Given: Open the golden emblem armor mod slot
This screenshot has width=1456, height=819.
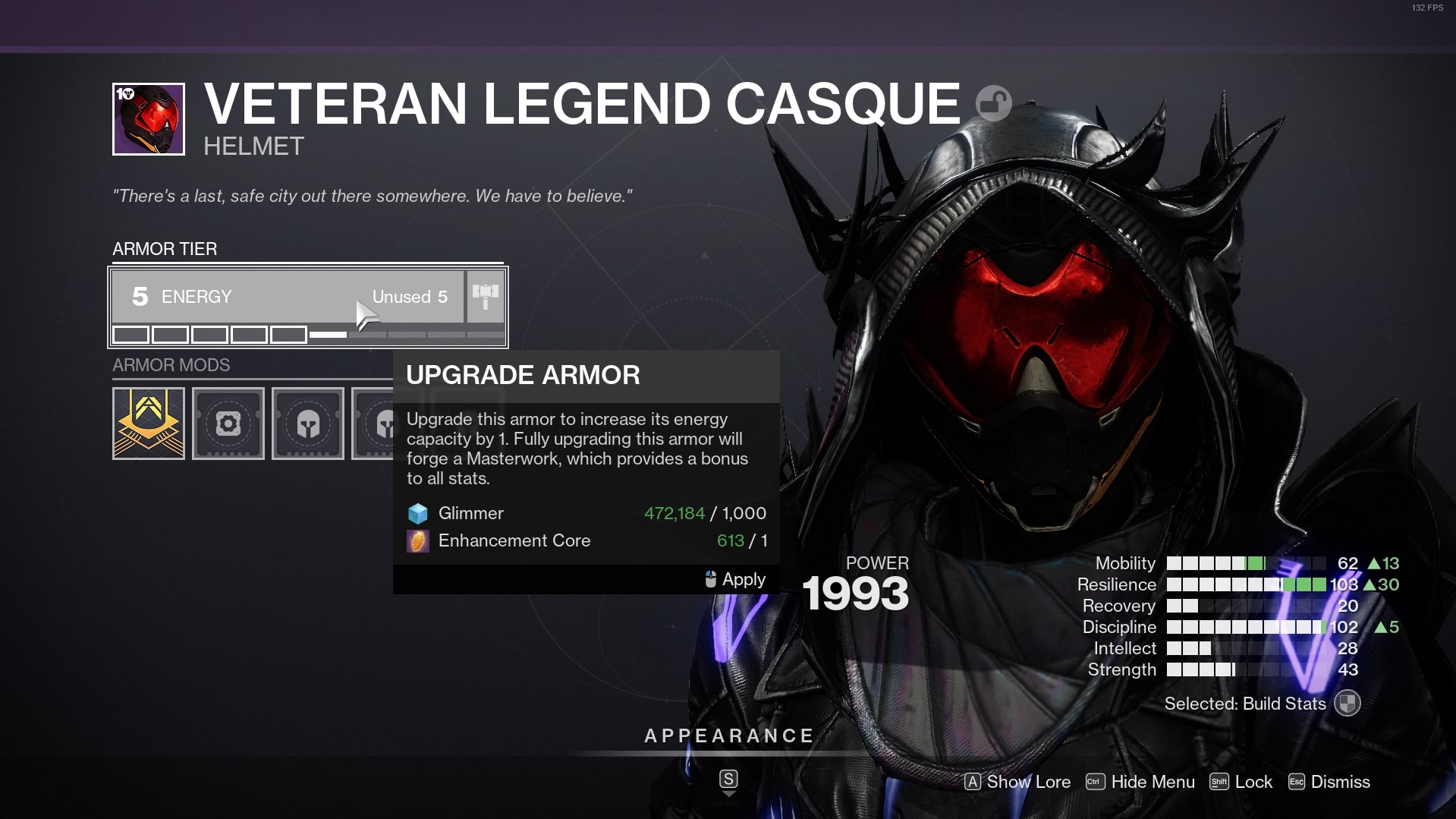Looking at the screenshot, I should coord(149,424).
